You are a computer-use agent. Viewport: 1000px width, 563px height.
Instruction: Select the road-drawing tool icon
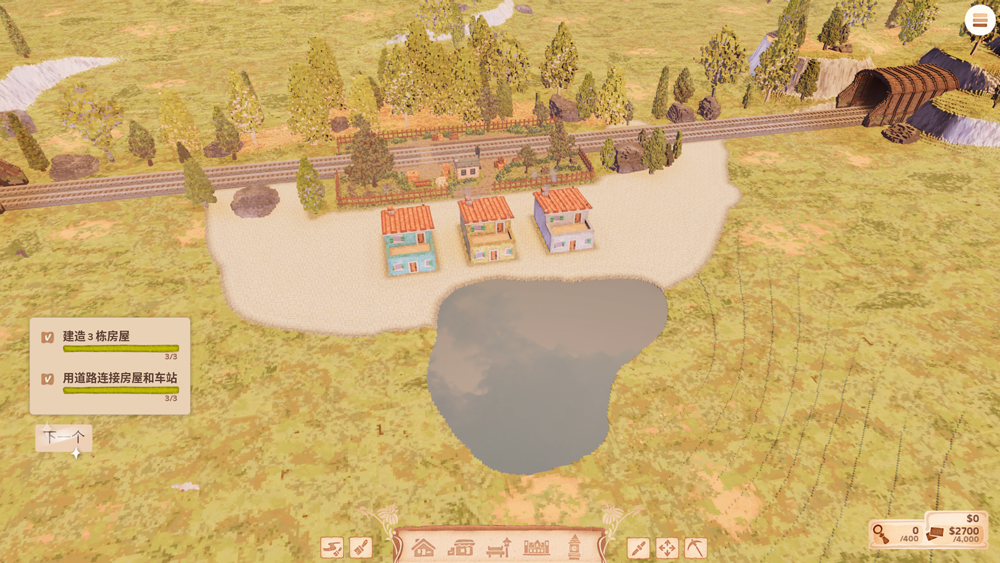point(332,547)
